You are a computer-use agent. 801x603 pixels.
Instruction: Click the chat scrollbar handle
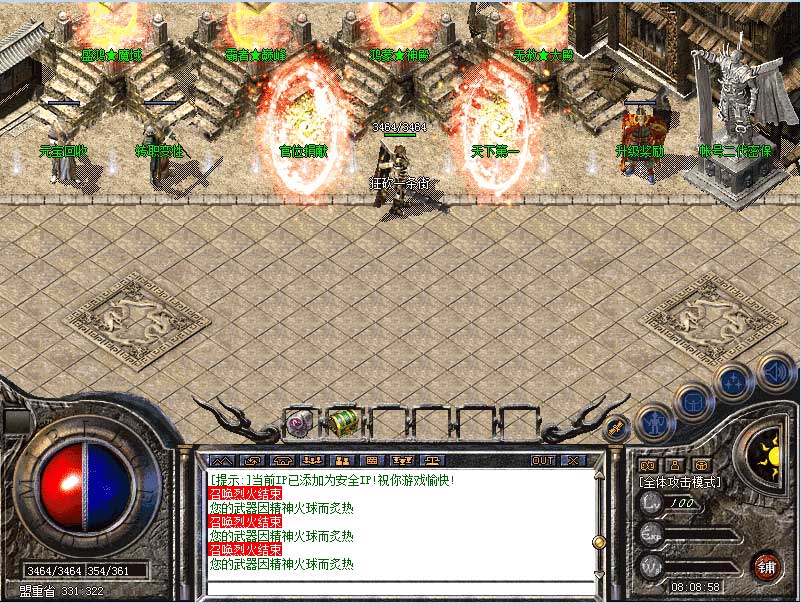[599, 542]
